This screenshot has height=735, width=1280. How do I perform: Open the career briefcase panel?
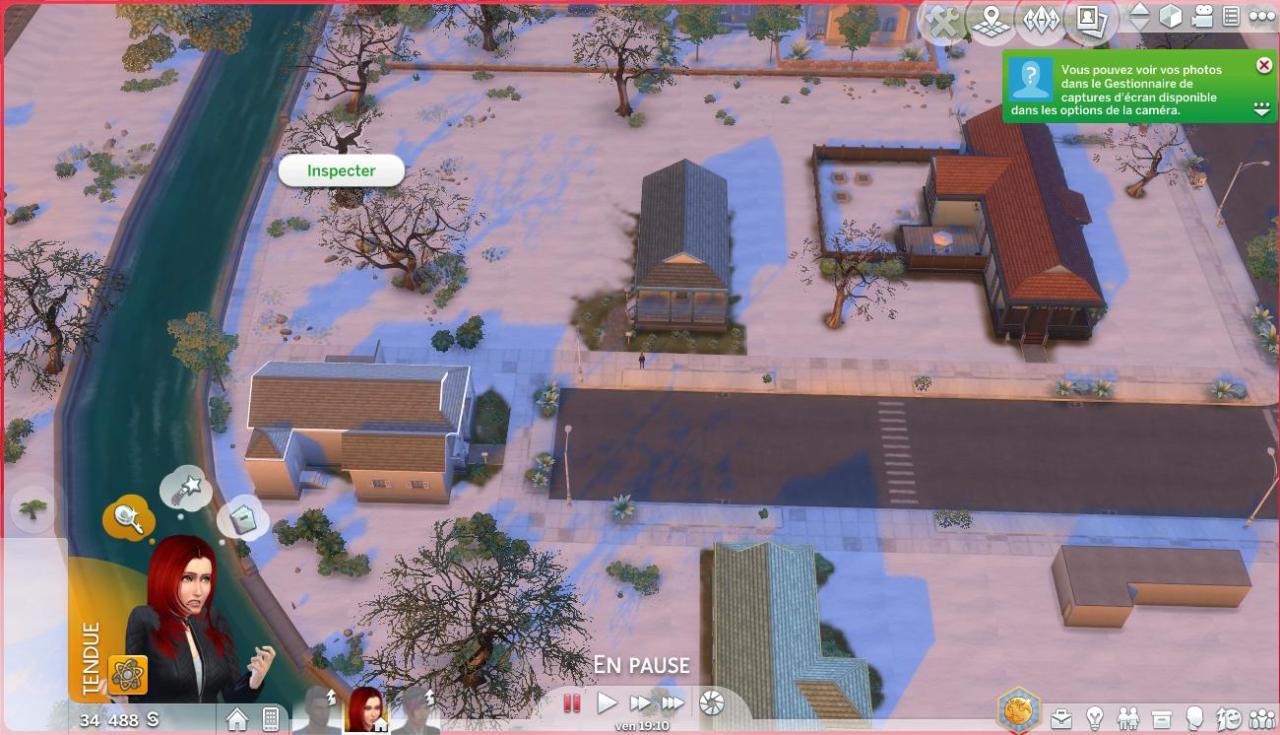[x=1062, y=718]
